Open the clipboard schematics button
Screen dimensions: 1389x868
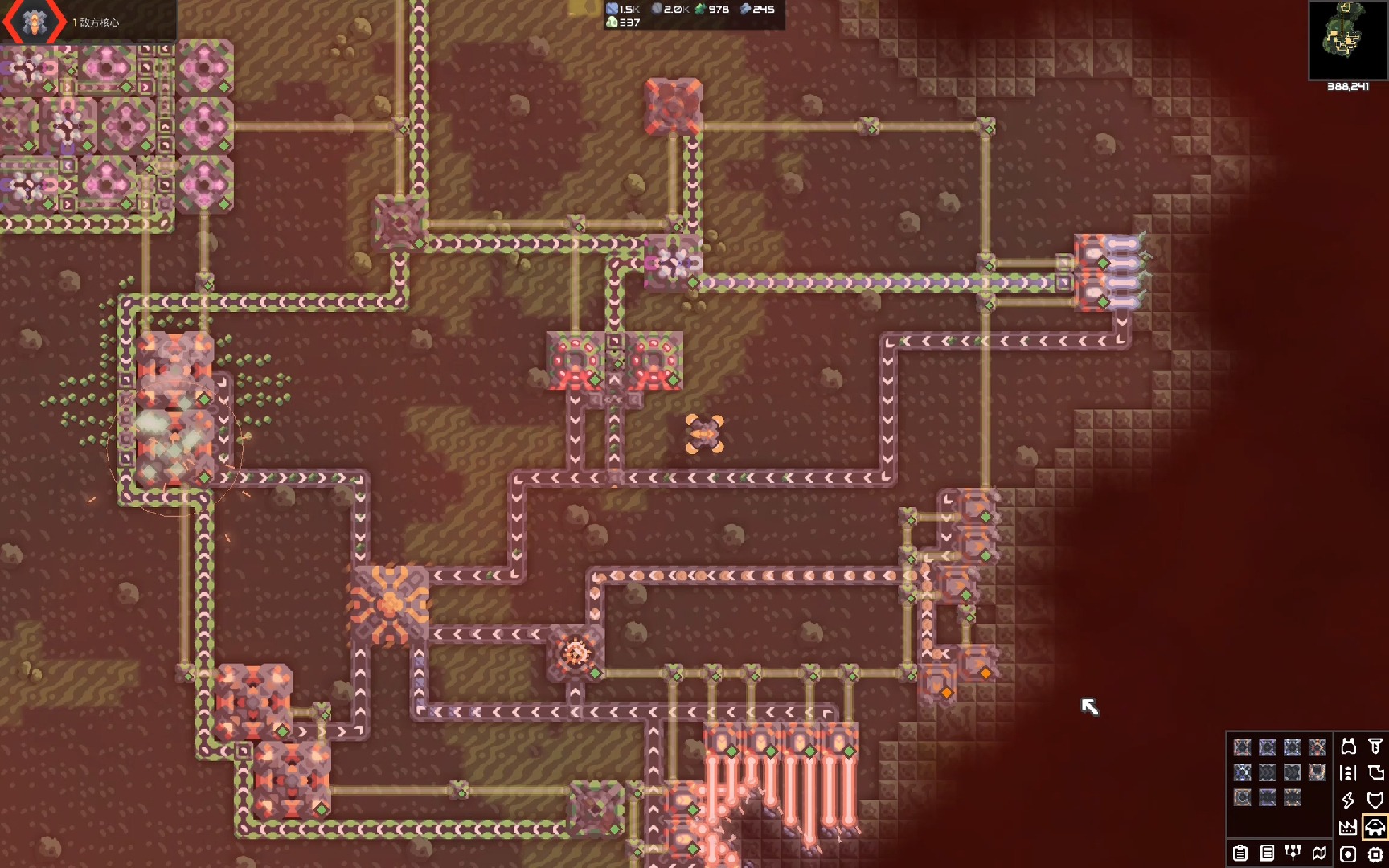click(1240, 853)
